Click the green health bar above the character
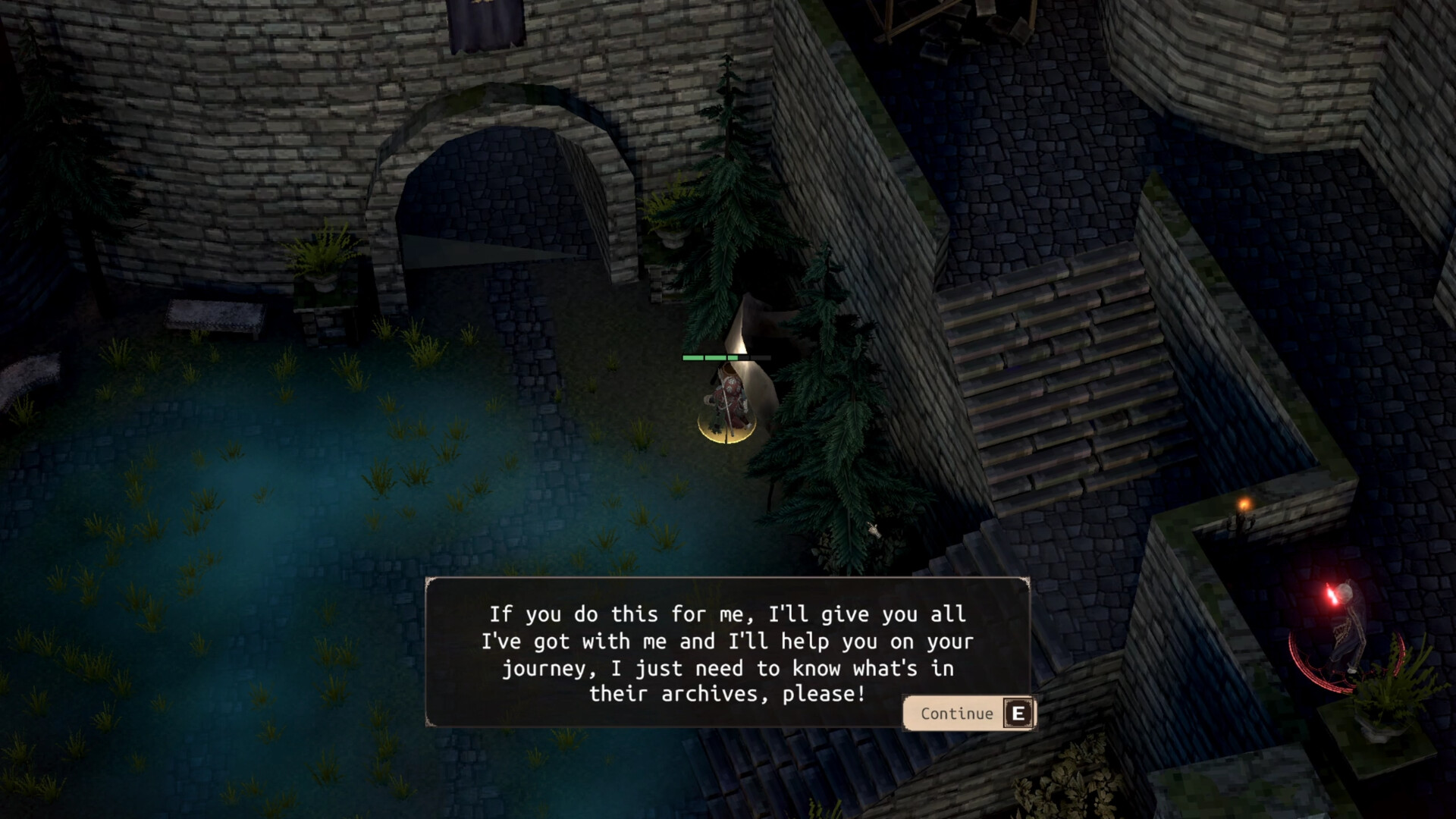This screenshot has height=819, width=1456. click(x=709, y=356)
